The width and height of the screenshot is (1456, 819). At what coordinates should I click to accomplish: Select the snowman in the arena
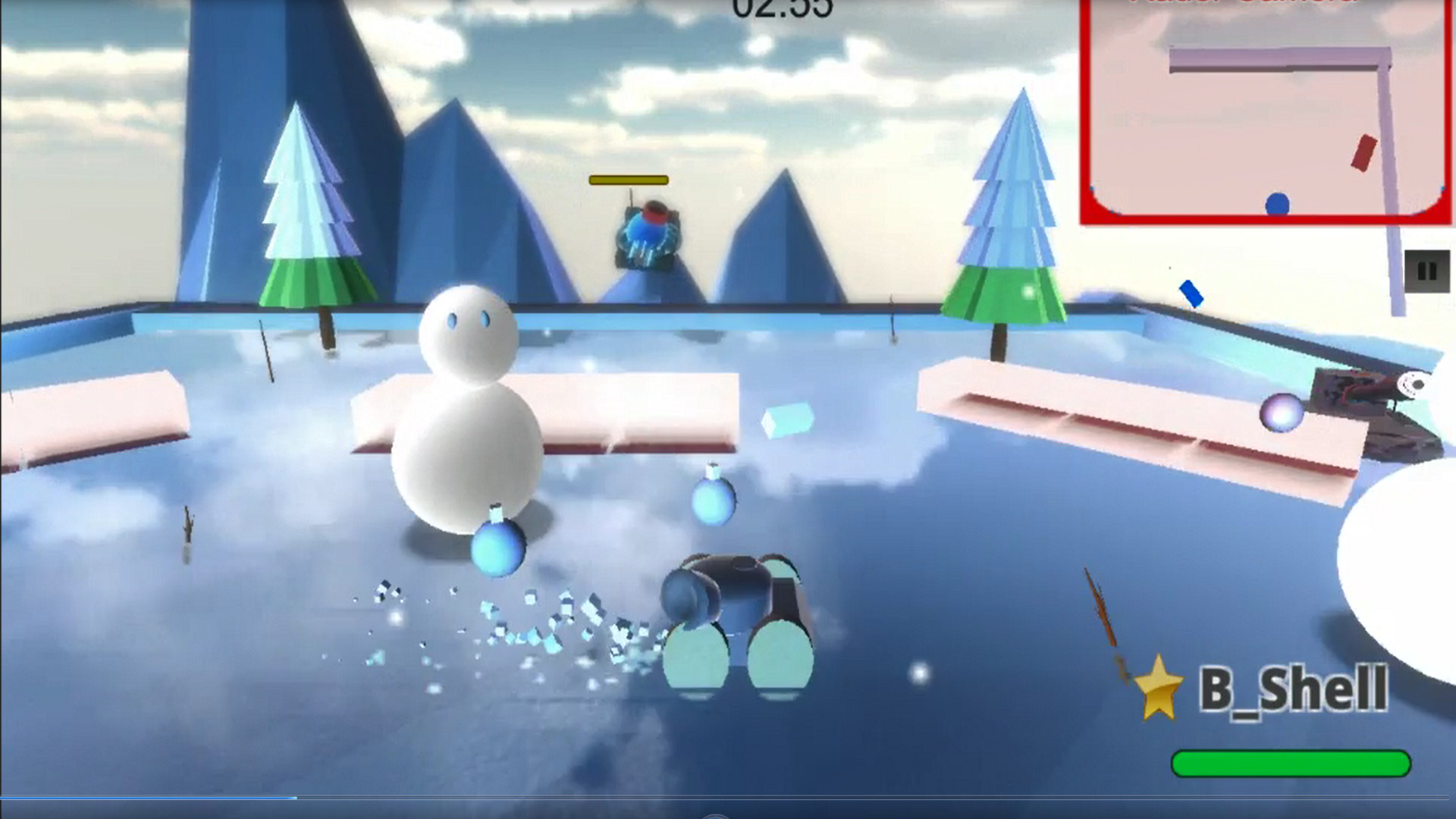click(x=466, y=417)
